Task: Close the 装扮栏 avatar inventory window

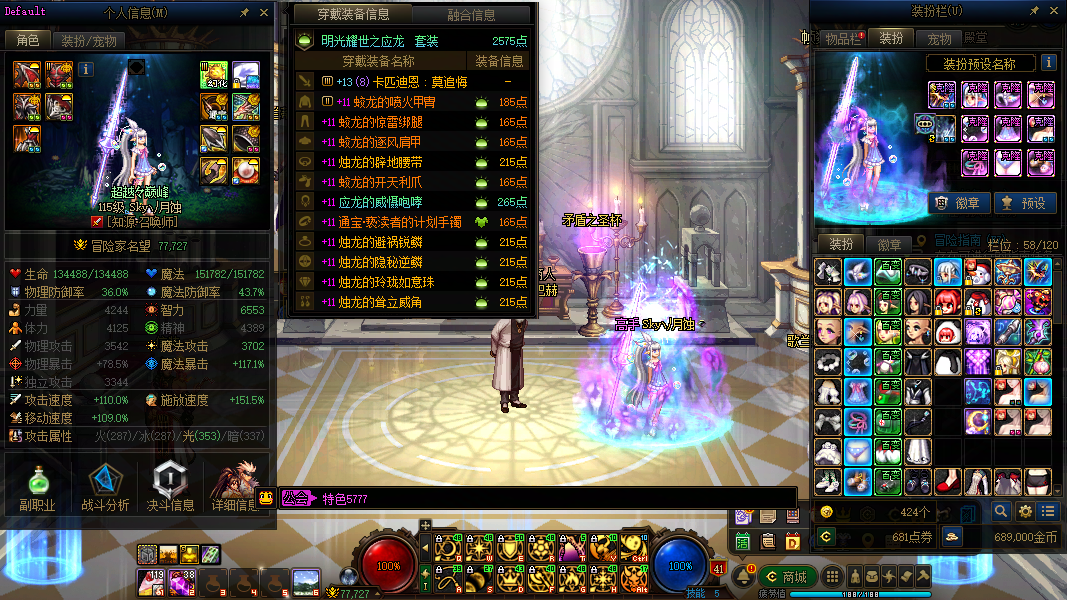Action: tap(1053, 13)
